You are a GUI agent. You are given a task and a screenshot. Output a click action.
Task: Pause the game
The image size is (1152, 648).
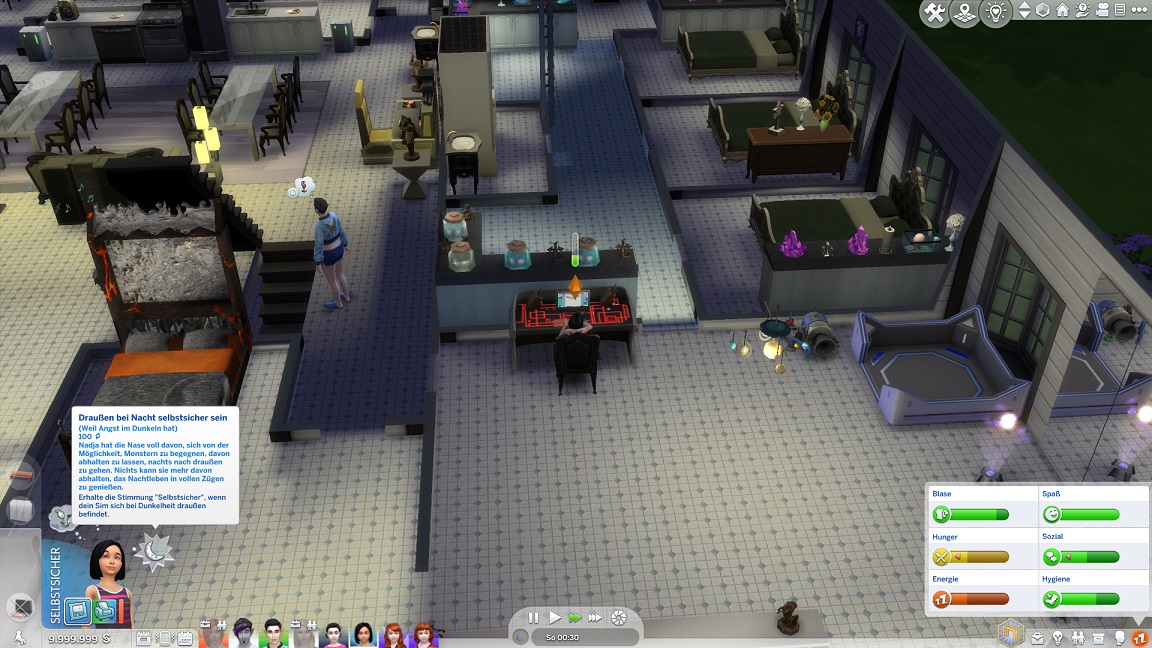(x=533, y=618)
